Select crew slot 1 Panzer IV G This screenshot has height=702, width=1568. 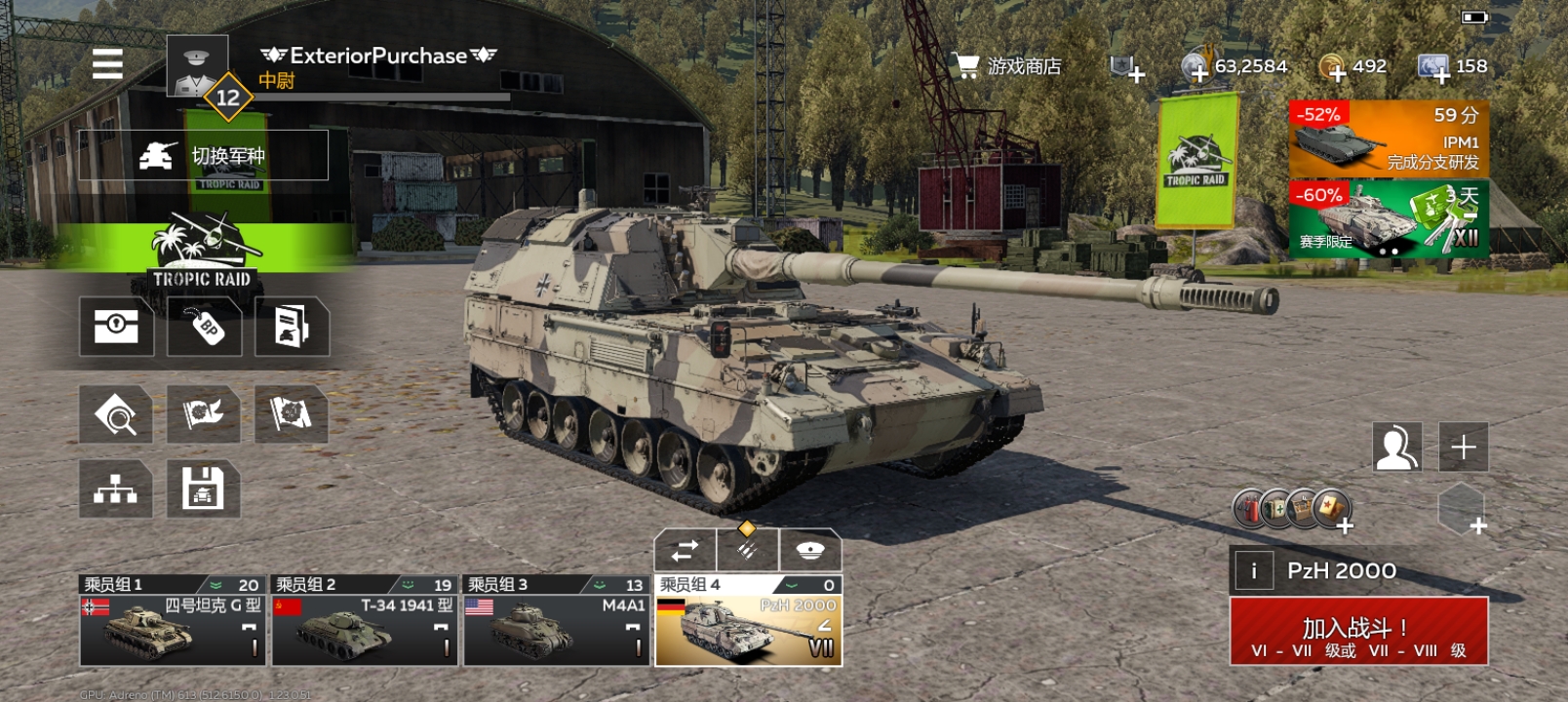[172, 621]
